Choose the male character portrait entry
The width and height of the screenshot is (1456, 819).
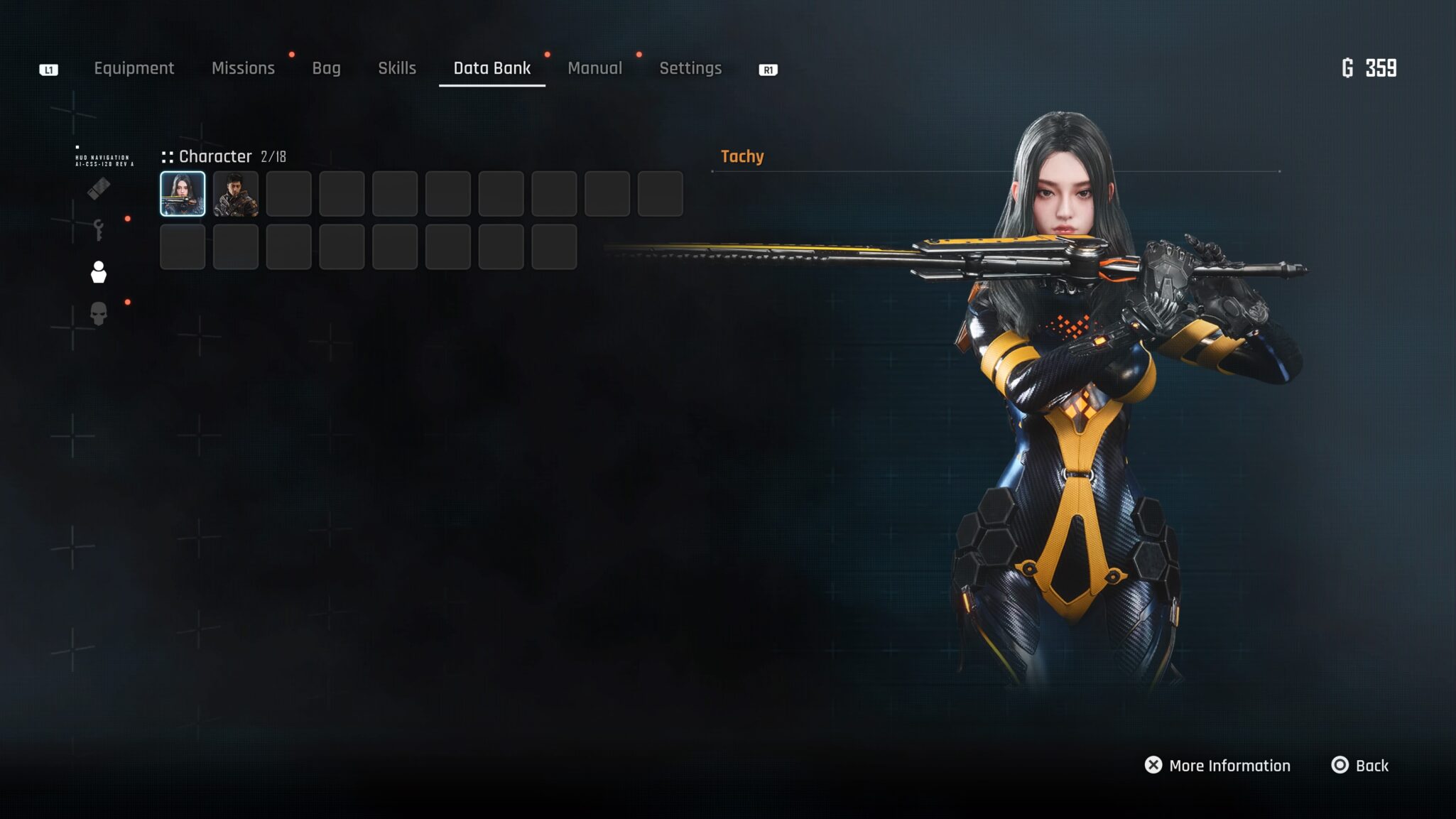pos(236,193)
